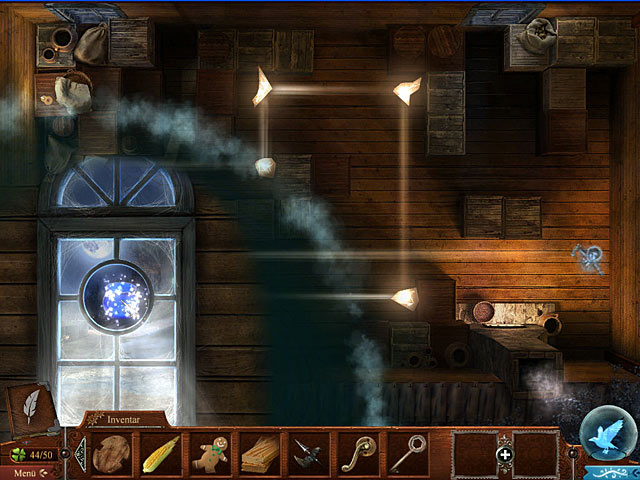
Task: Click the plus button in inventory
Action: point(505,454)
